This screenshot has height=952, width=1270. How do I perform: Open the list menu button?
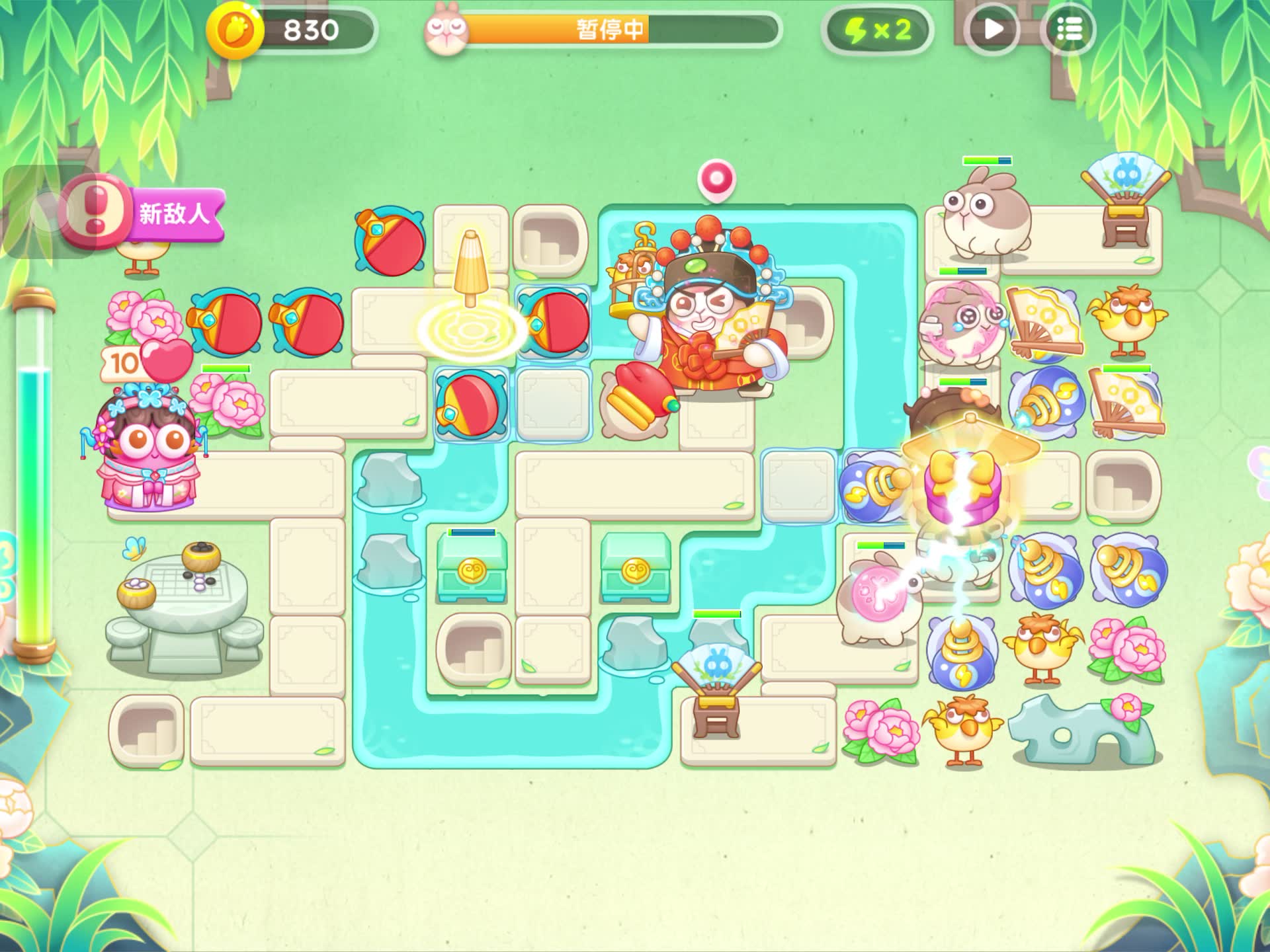pyautogui.click(x=1068, y=30)
